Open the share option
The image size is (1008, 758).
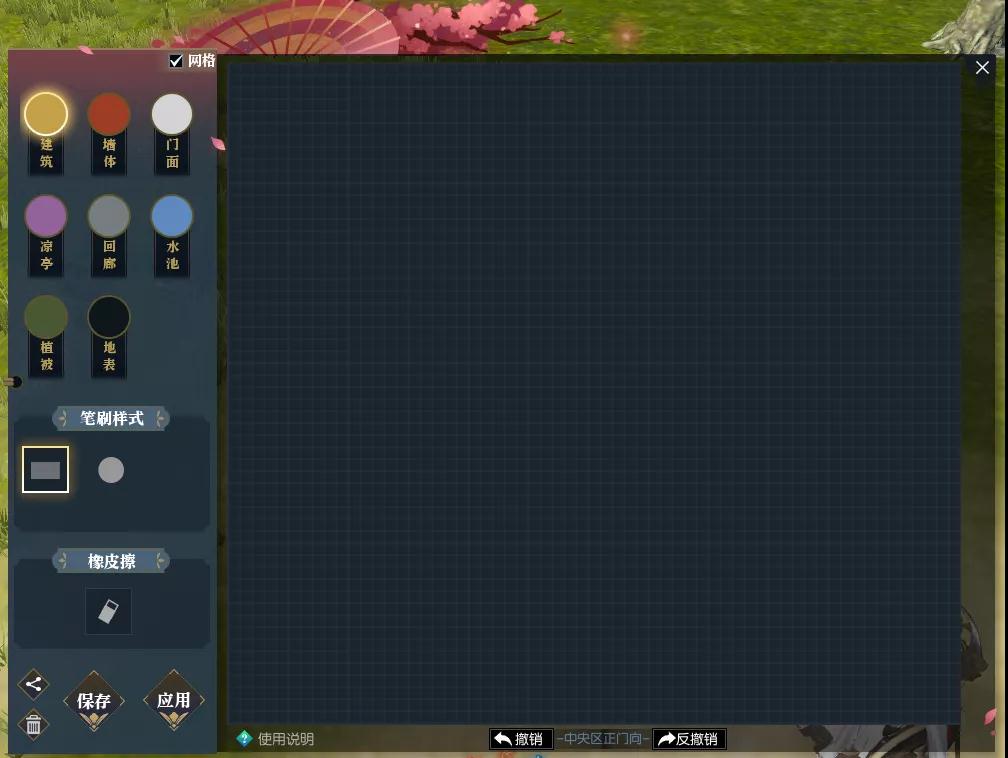pos(33,685)
